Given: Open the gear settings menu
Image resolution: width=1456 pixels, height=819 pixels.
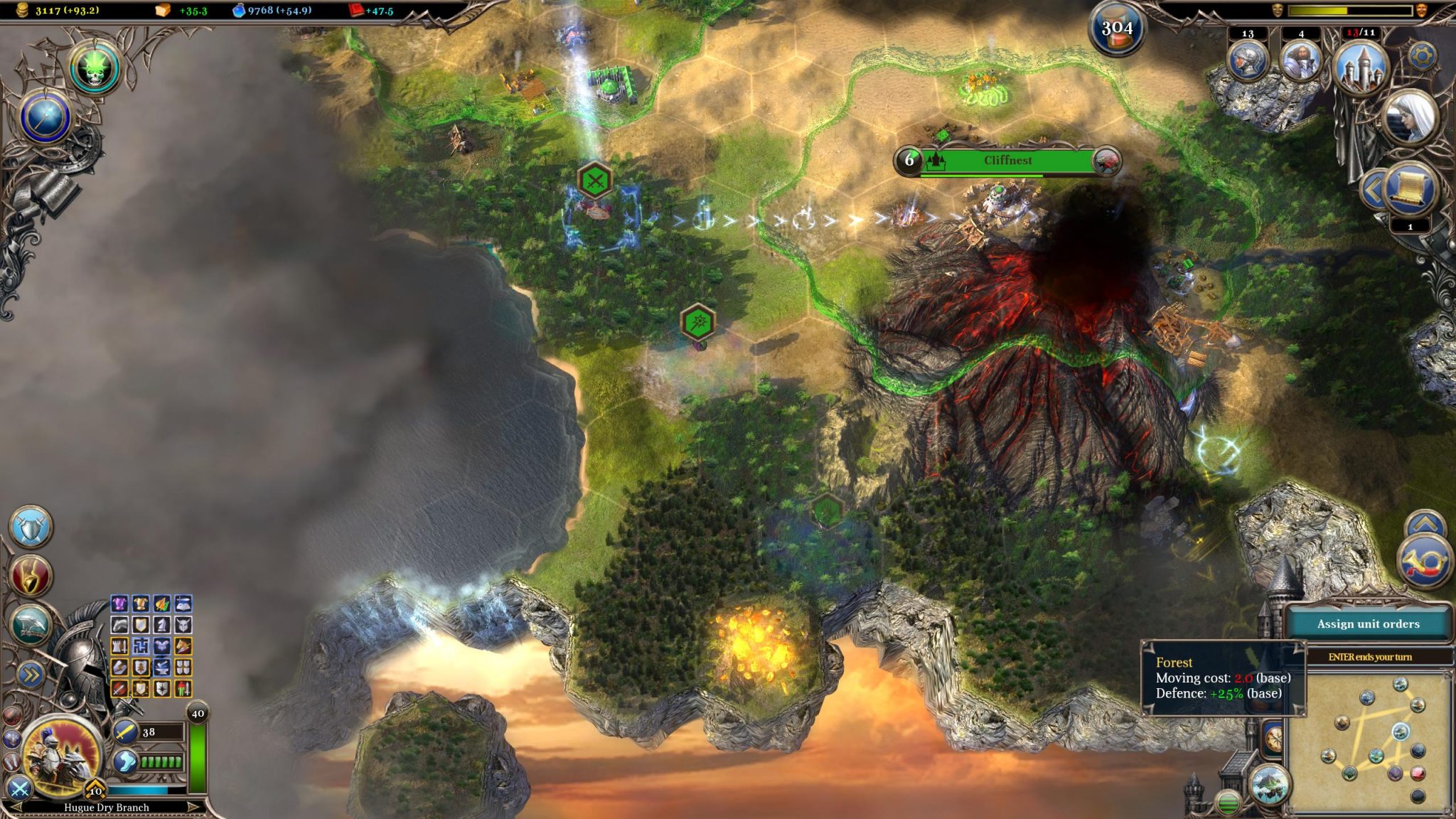Looking at the screenshot, I should tap(1423, 56).
